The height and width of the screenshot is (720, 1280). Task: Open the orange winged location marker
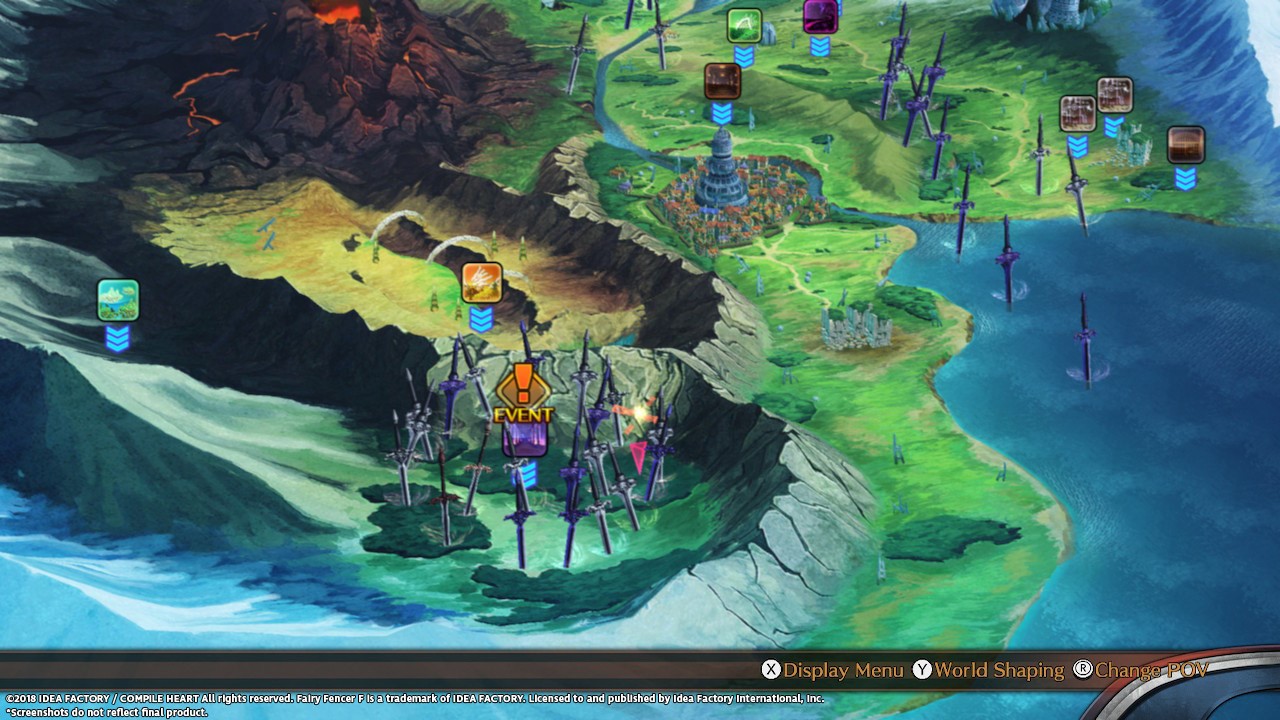(481, 283)
